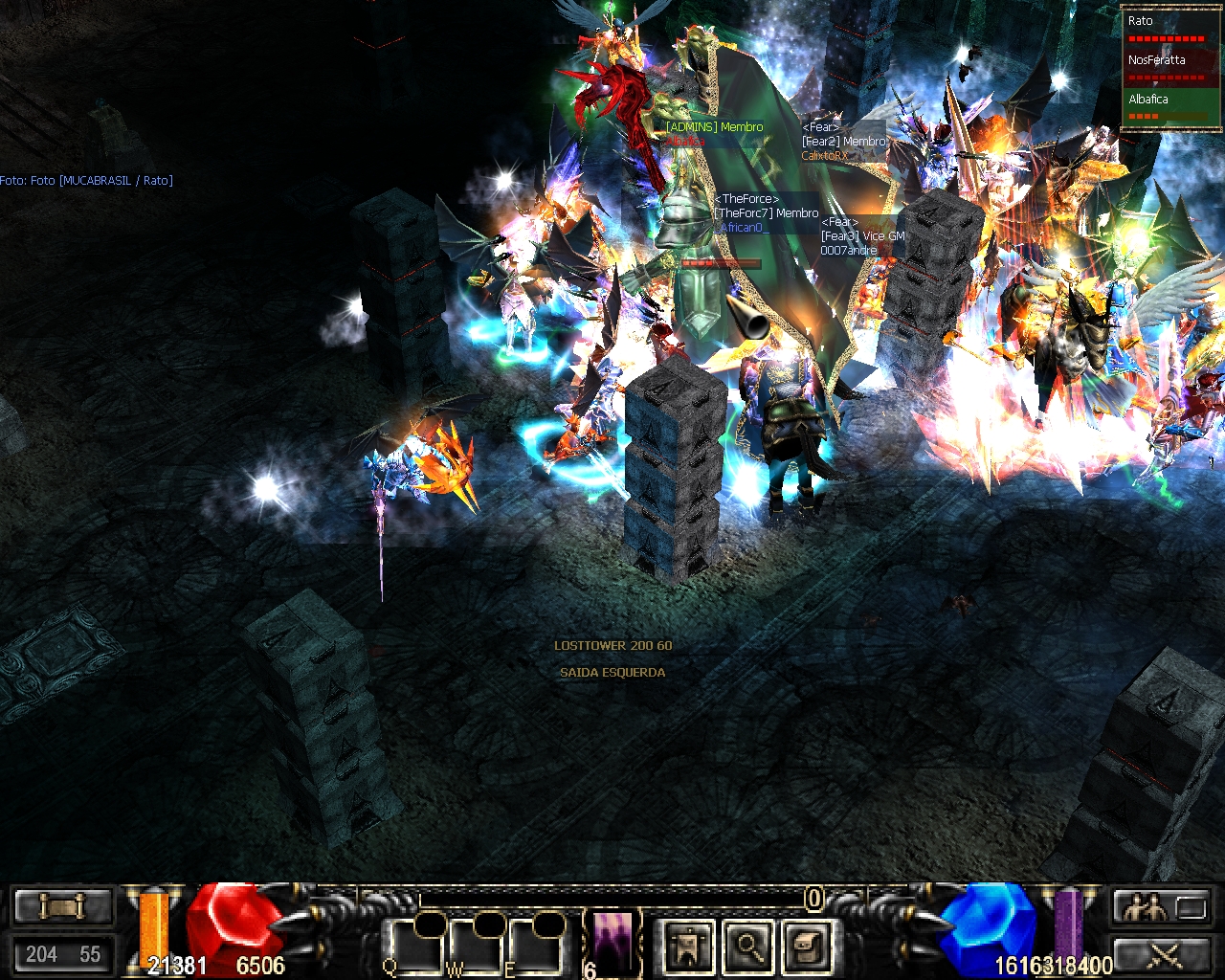Open the scroll button in the HUD
The image size is (1225, 980).
pyautogui.click(x=62, y=905)
